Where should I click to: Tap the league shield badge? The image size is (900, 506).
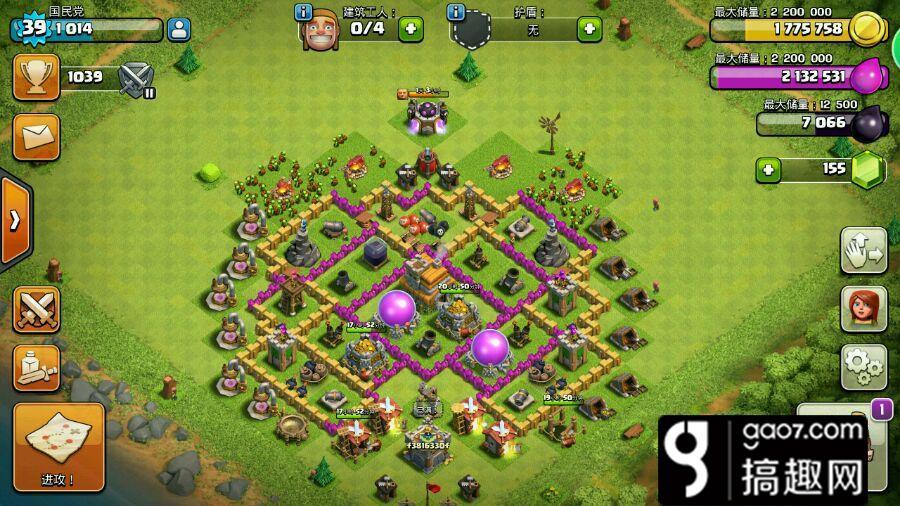[135, 77]
